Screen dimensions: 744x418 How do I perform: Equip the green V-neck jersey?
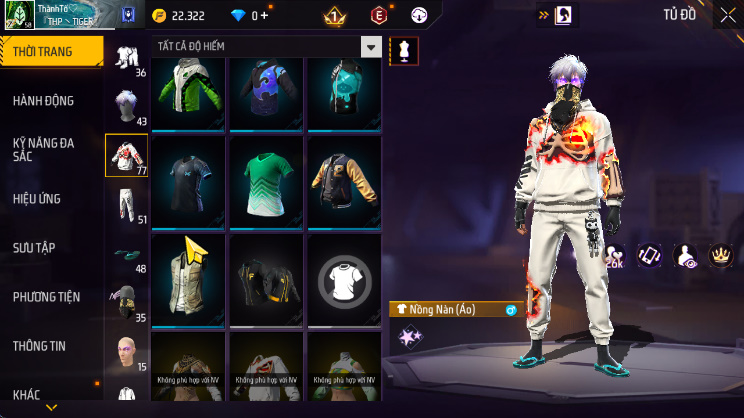(265, 180)
